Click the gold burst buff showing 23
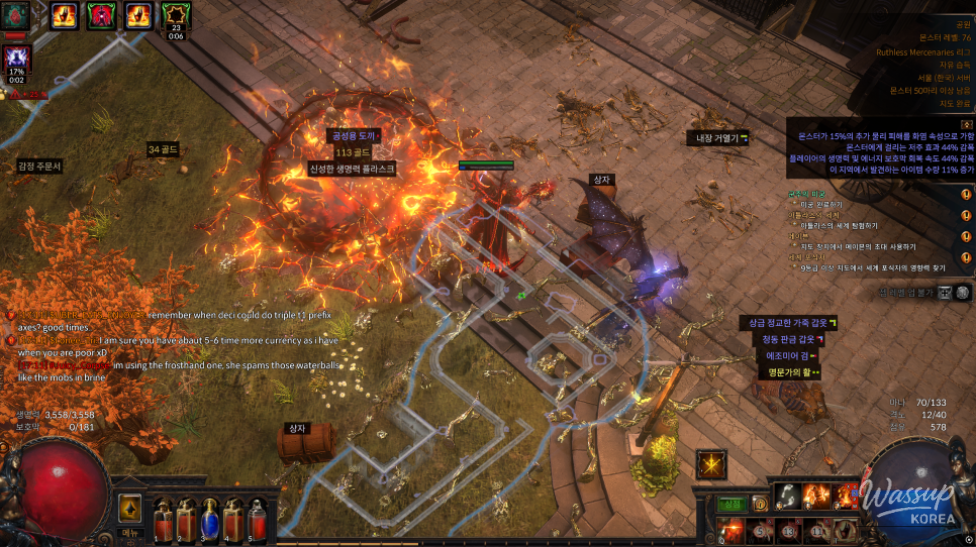 pyautogui.click(x=176, y=15)
